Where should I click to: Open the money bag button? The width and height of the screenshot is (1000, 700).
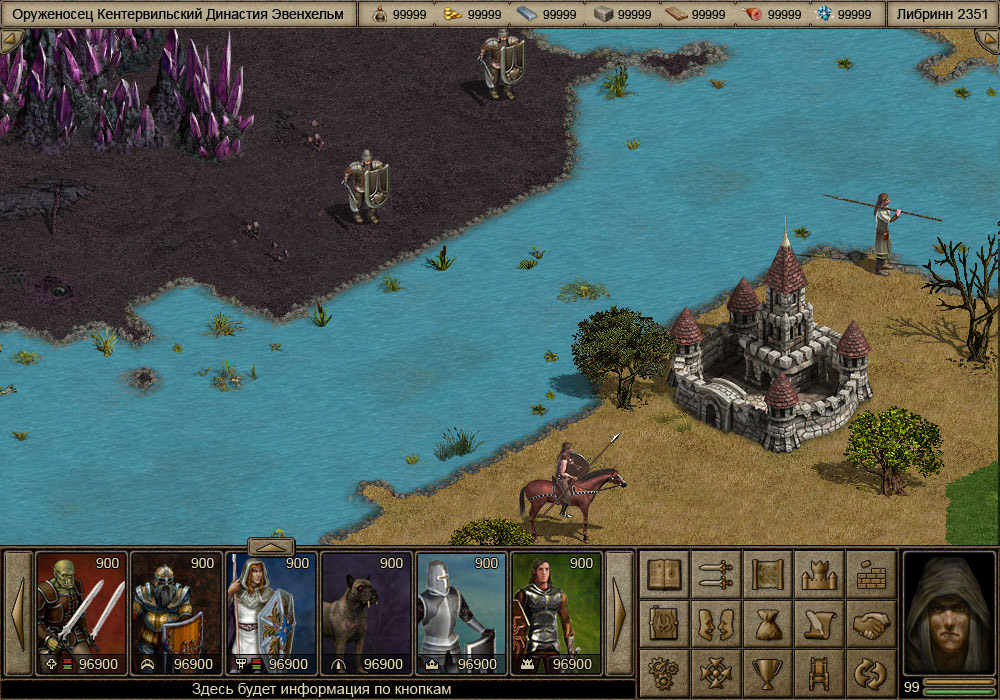[x=768, y=624]
